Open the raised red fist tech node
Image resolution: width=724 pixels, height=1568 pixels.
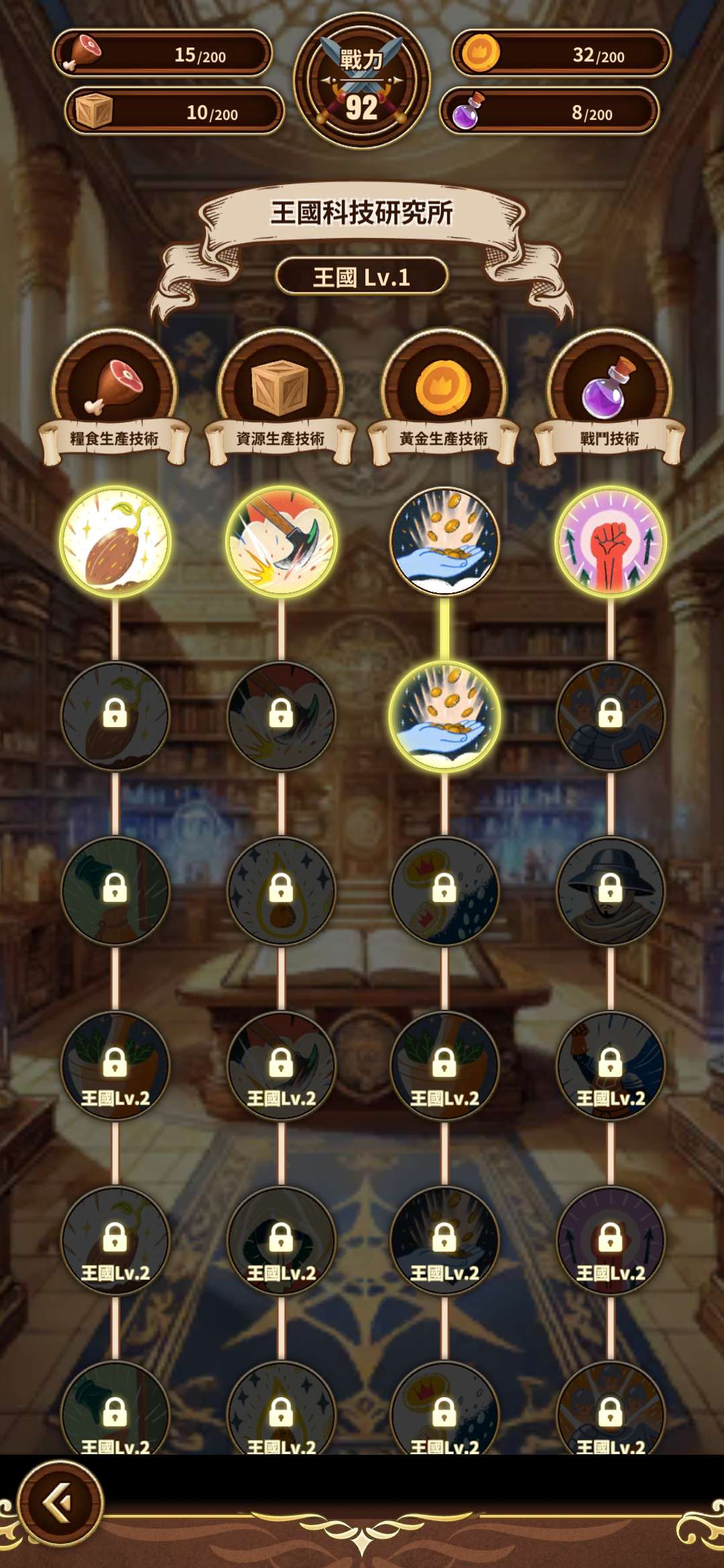click(x=610, y=541)
